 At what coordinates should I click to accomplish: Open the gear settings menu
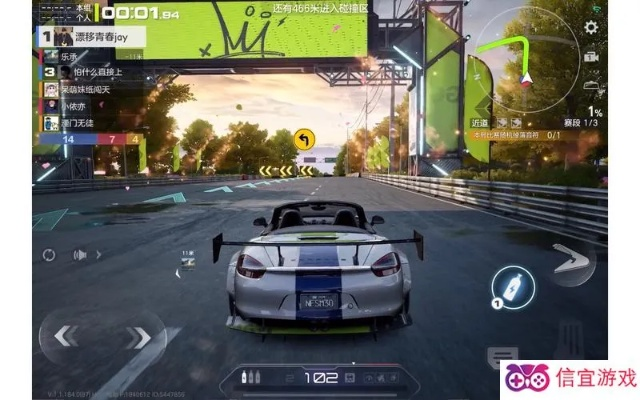[591, 27]
